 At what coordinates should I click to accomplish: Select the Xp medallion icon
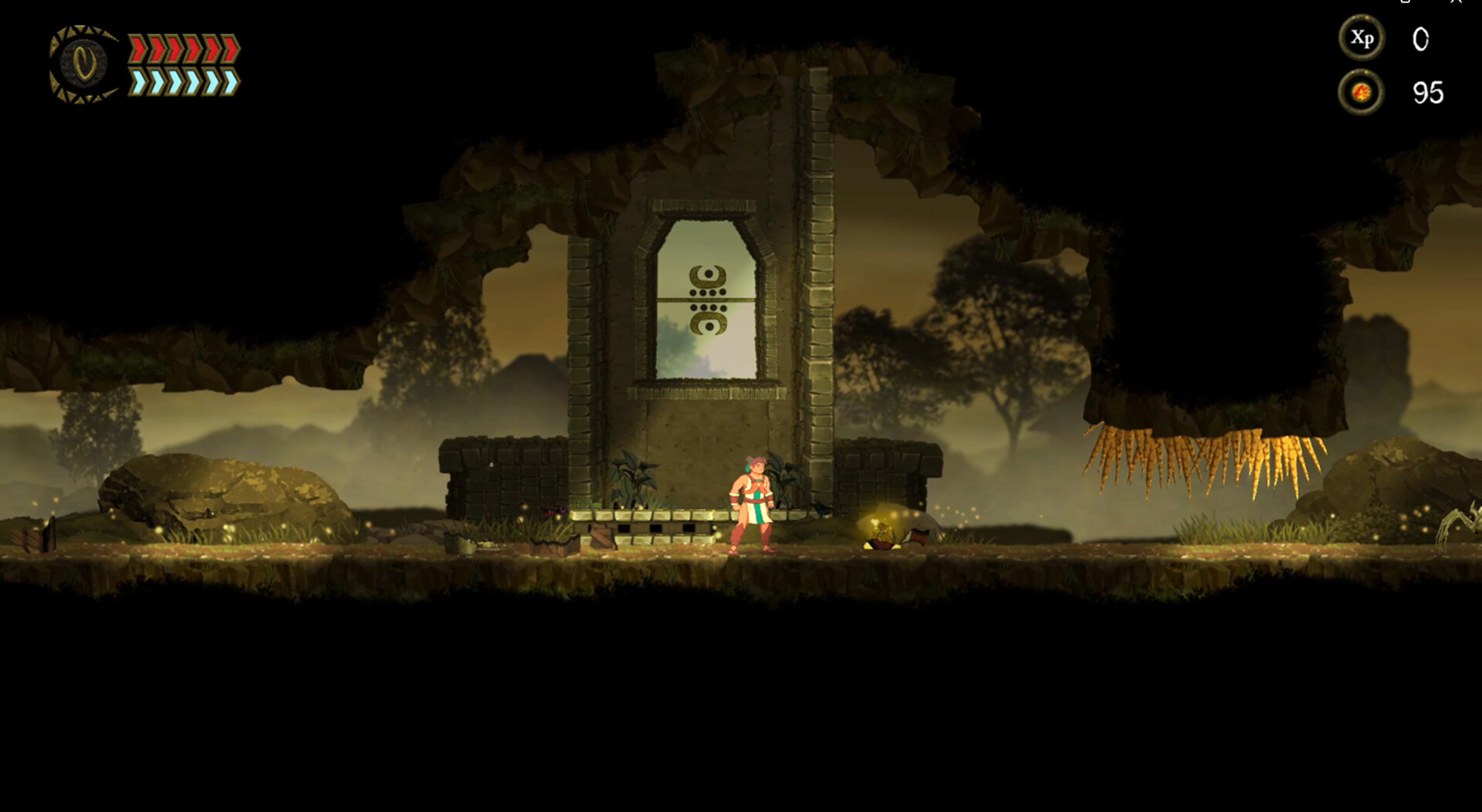click(x=1364, y=38)
